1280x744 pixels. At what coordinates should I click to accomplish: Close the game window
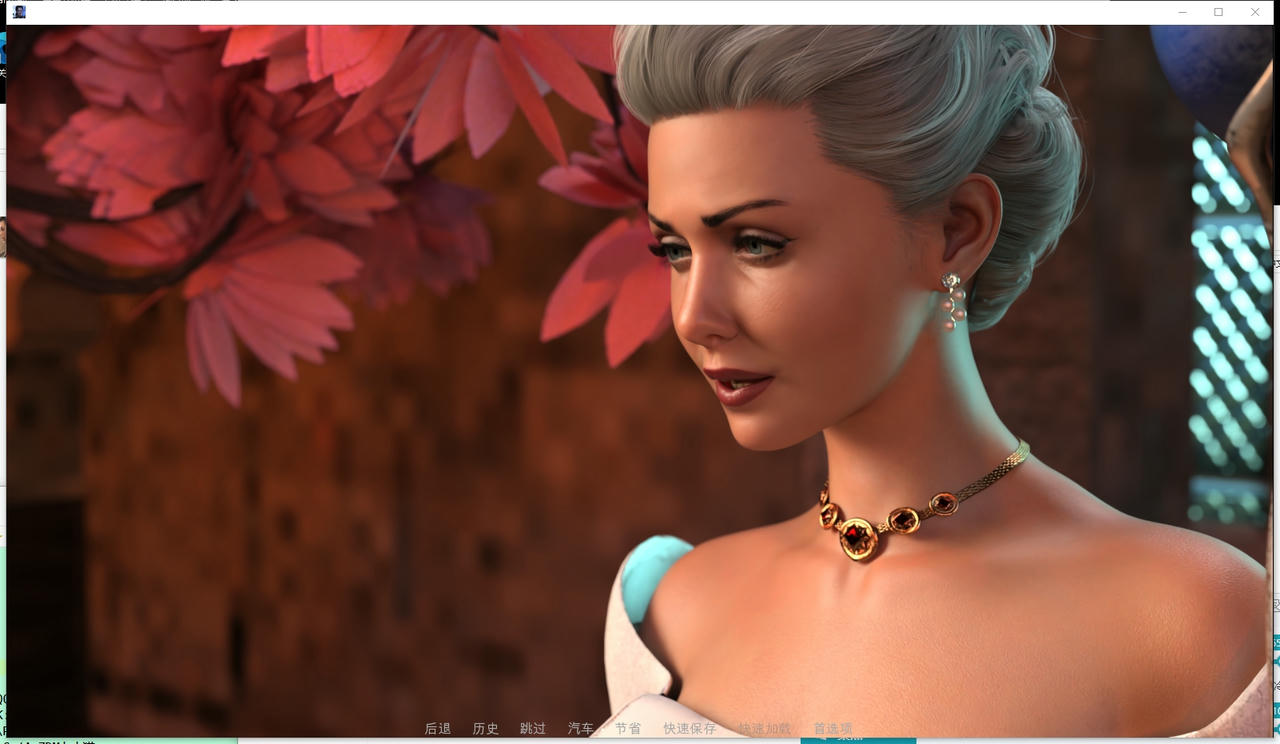(1255, 12)
